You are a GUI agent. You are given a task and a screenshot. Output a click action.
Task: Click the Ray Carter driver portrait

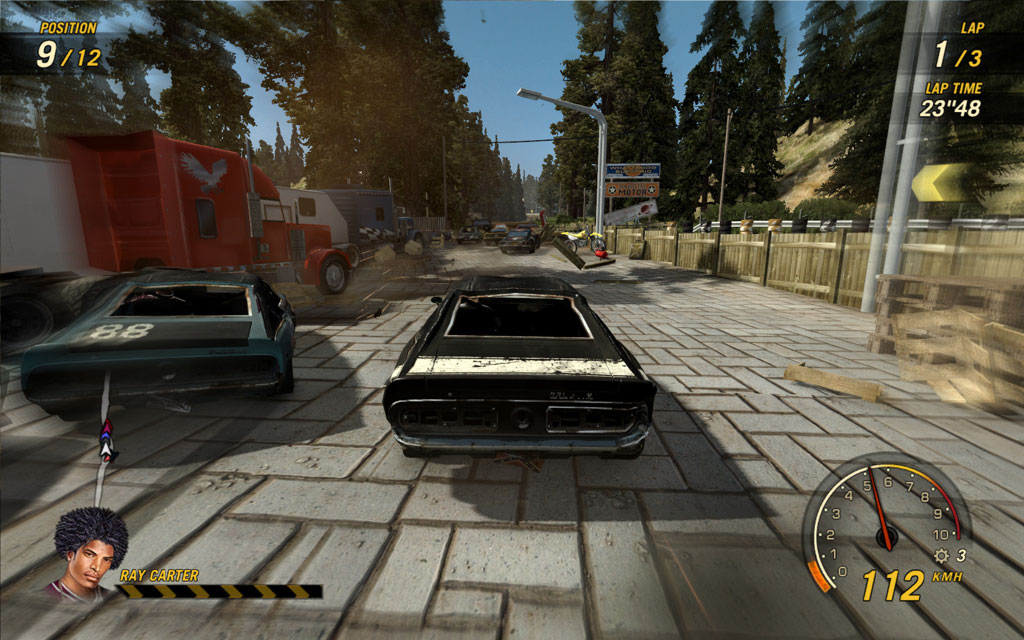point(90,551)
